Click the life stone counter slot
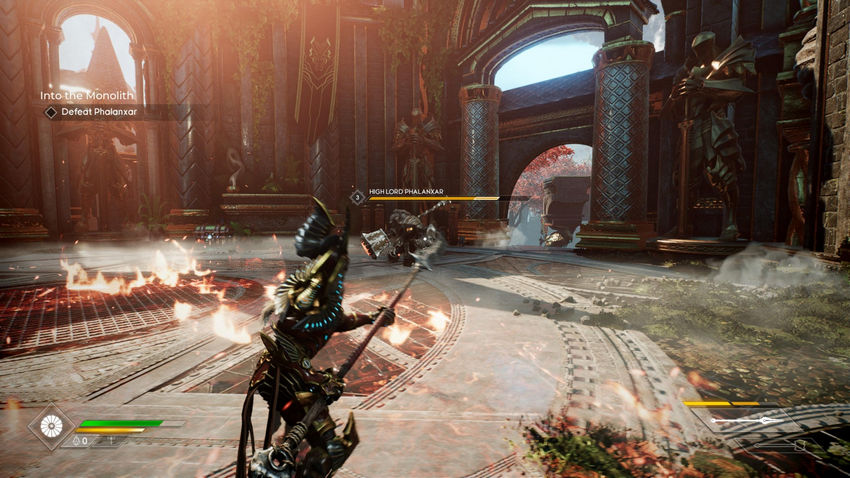Viewport: 850px width, 478px height. pos(80,440)
